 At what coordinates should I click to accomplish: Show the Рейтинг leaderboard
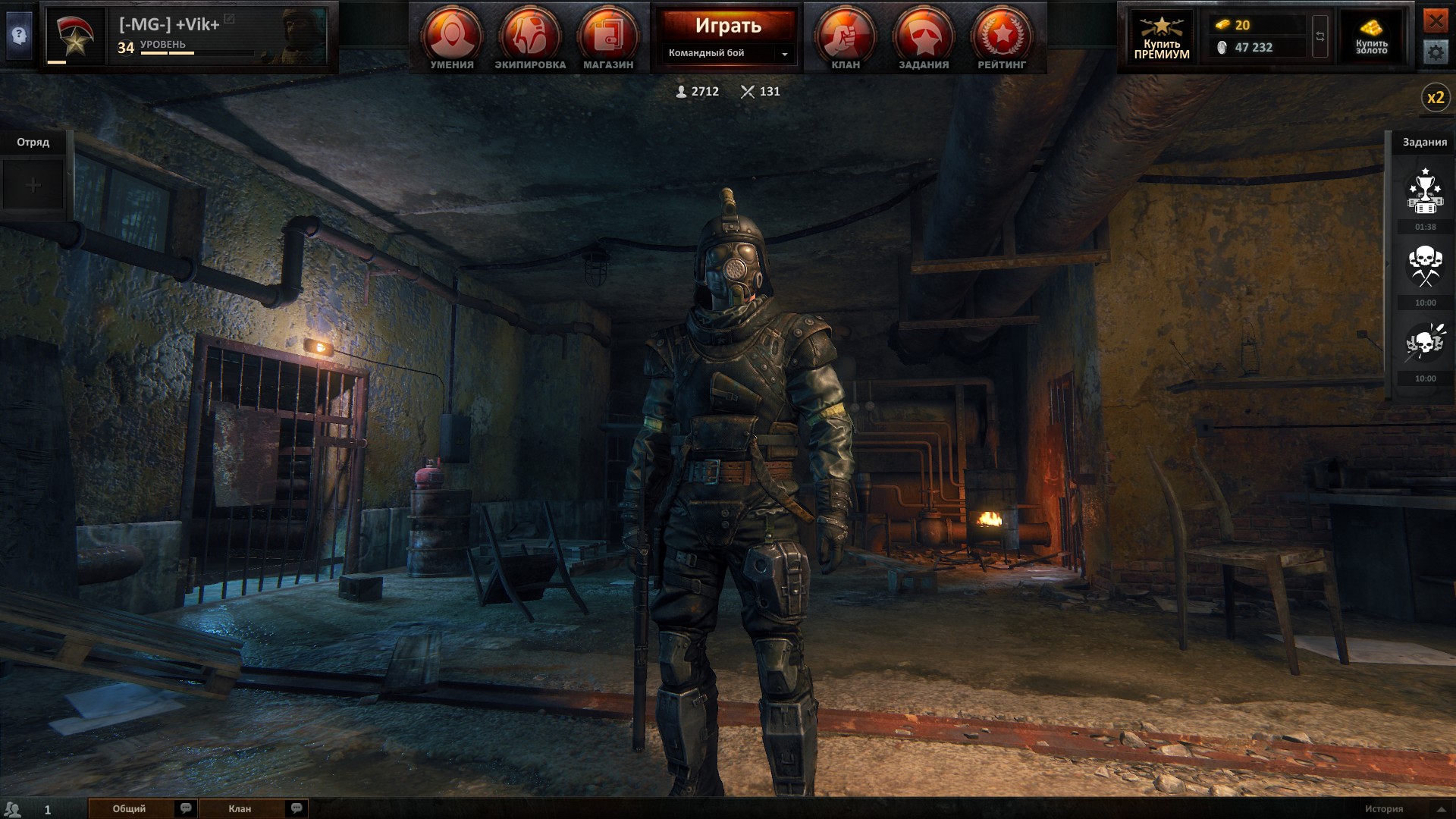(x=1002, y=38)
